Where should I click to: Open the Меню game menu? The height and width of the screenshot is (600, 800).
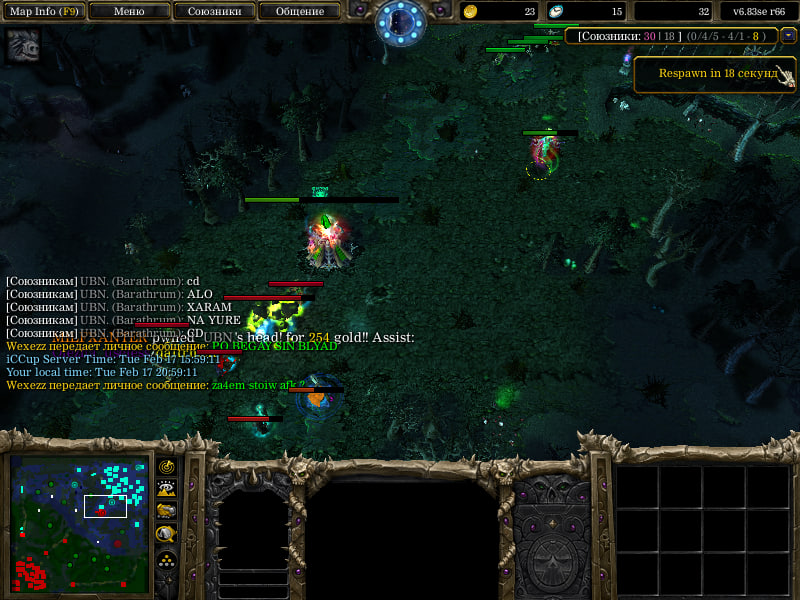(x=129, y=11)
